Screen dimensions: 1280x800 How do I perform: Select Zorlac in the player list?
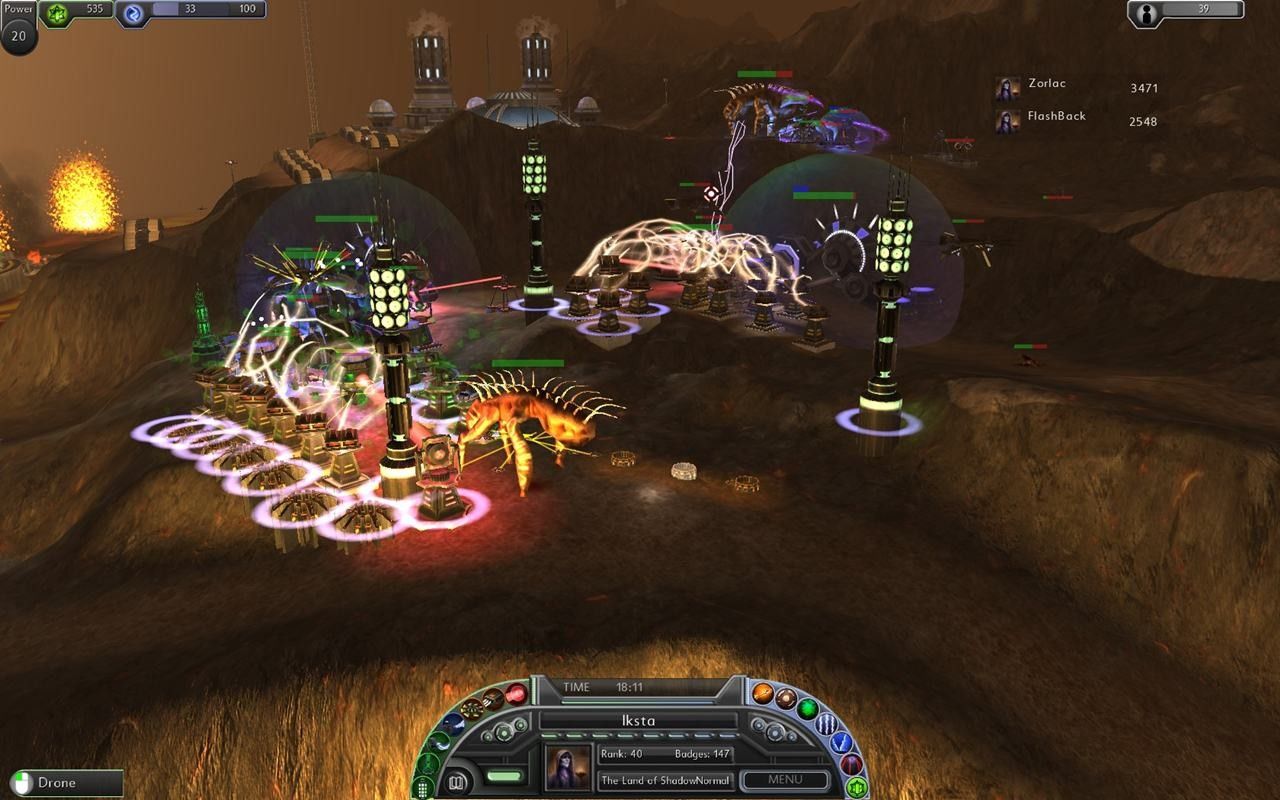pos(1046,85)
